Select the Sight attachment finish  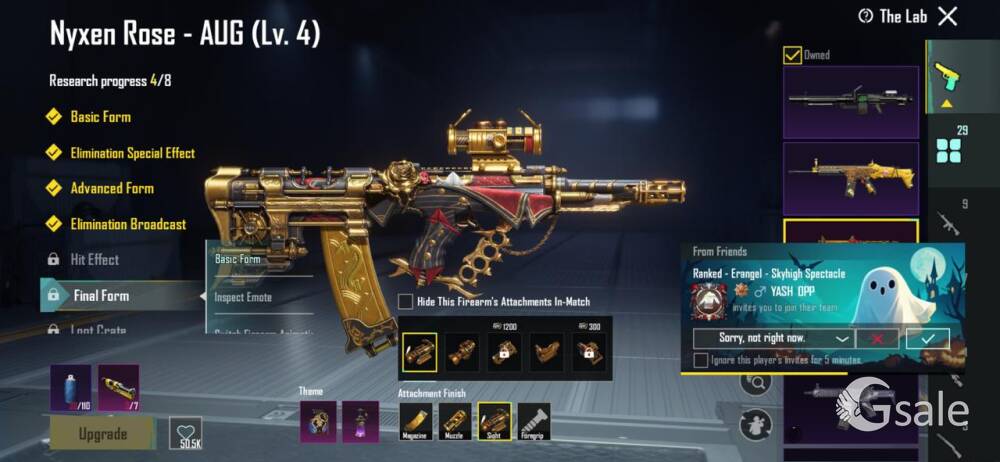click(494, 423)
